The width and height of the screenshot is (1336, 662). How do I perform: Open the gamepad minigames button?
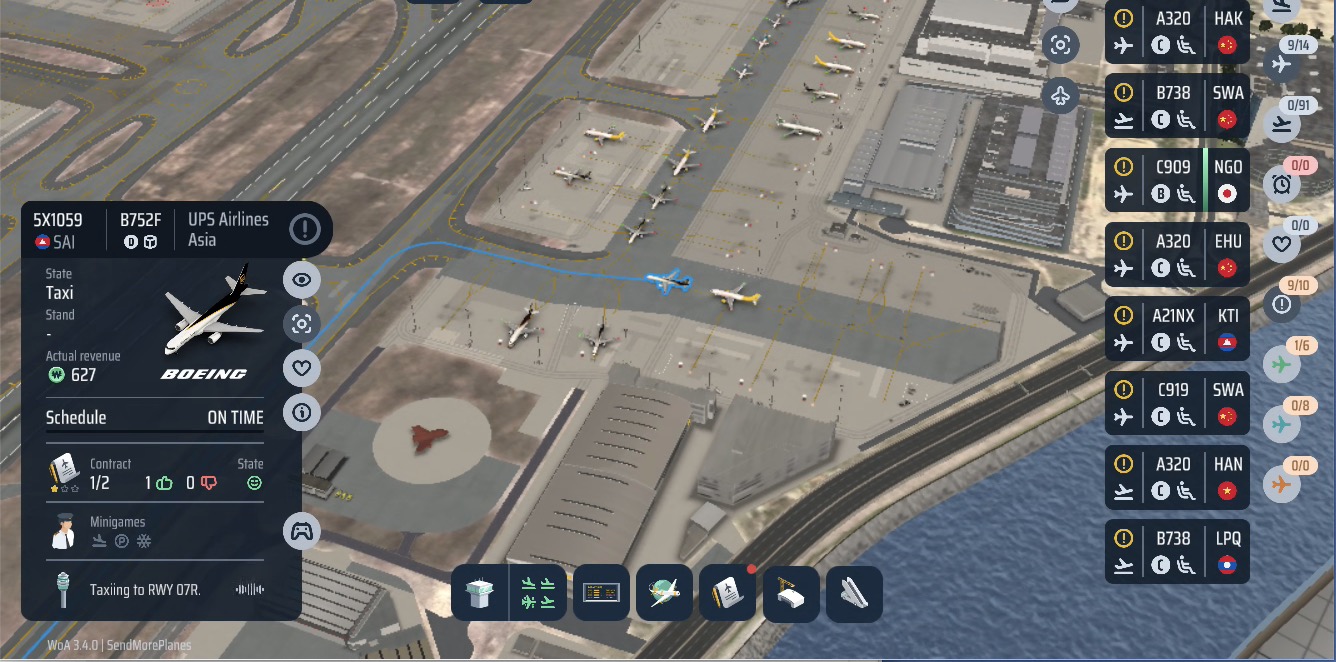coord(302,531)
